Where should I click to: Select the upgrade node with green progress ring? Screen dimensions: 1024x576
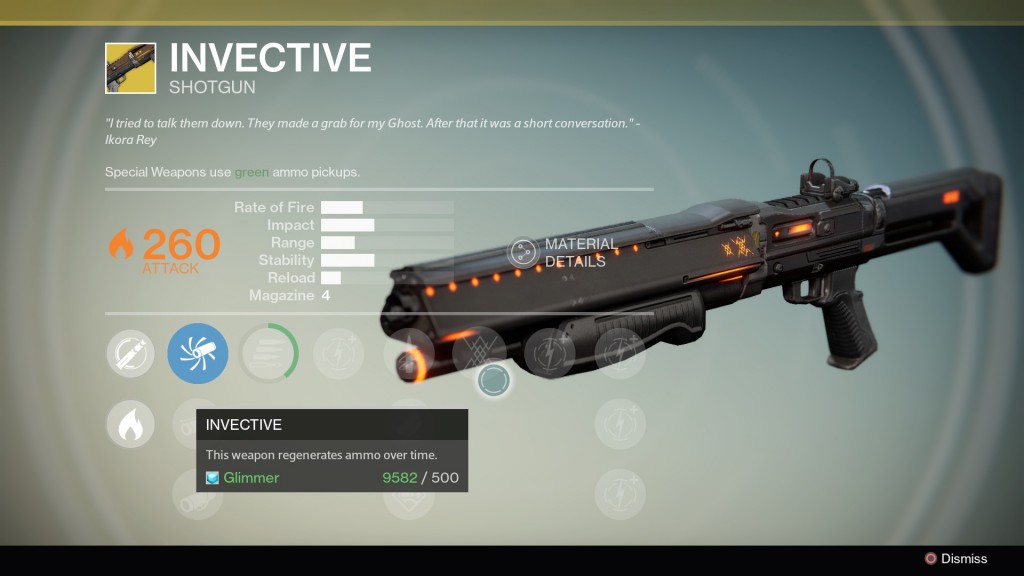[x=269, y=353]
